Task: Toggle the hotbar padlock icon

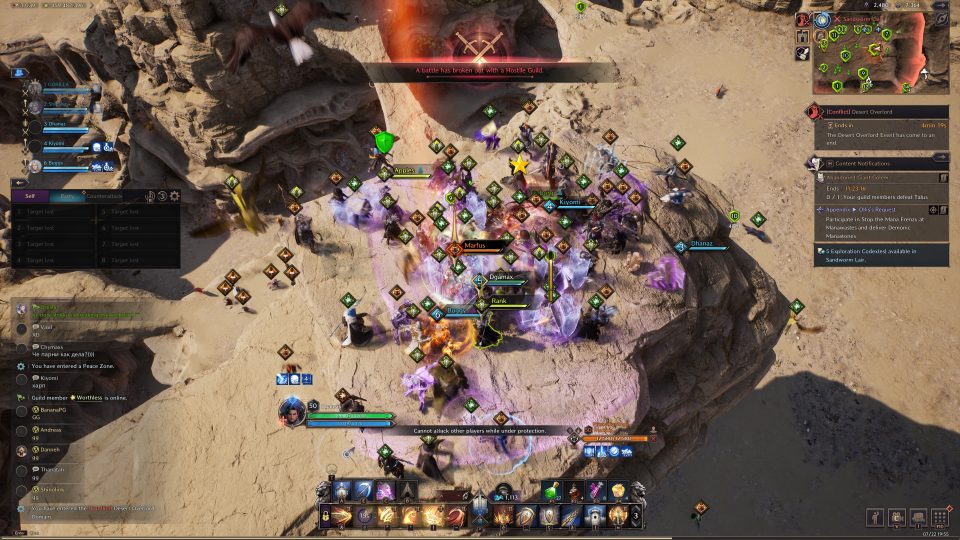Action: pyautogui.click(x=327, y=516)
